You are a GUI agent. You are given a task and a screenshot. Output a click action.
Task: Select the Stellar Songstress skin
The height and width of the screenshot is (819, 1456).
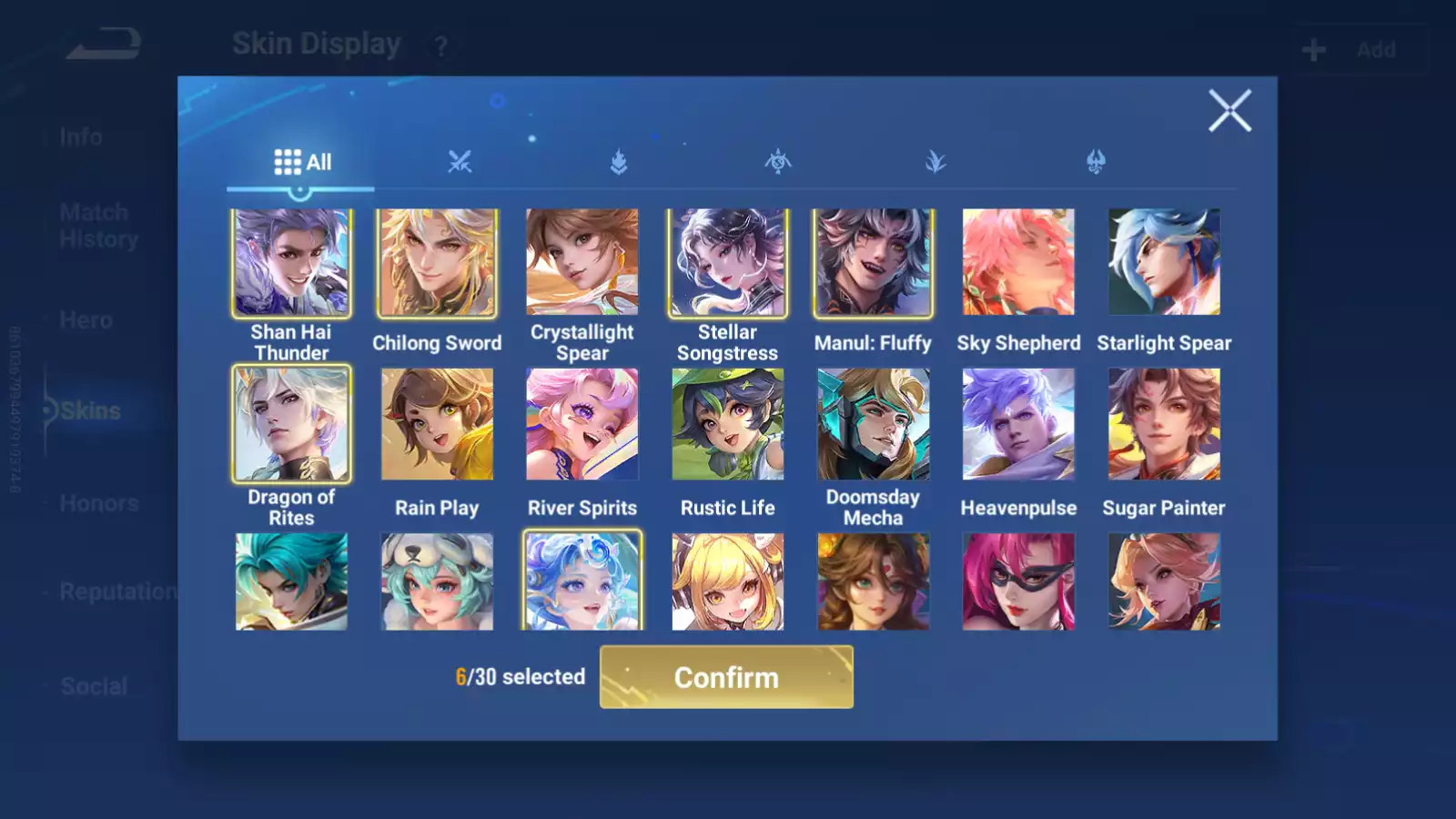(x=728, y=263)
